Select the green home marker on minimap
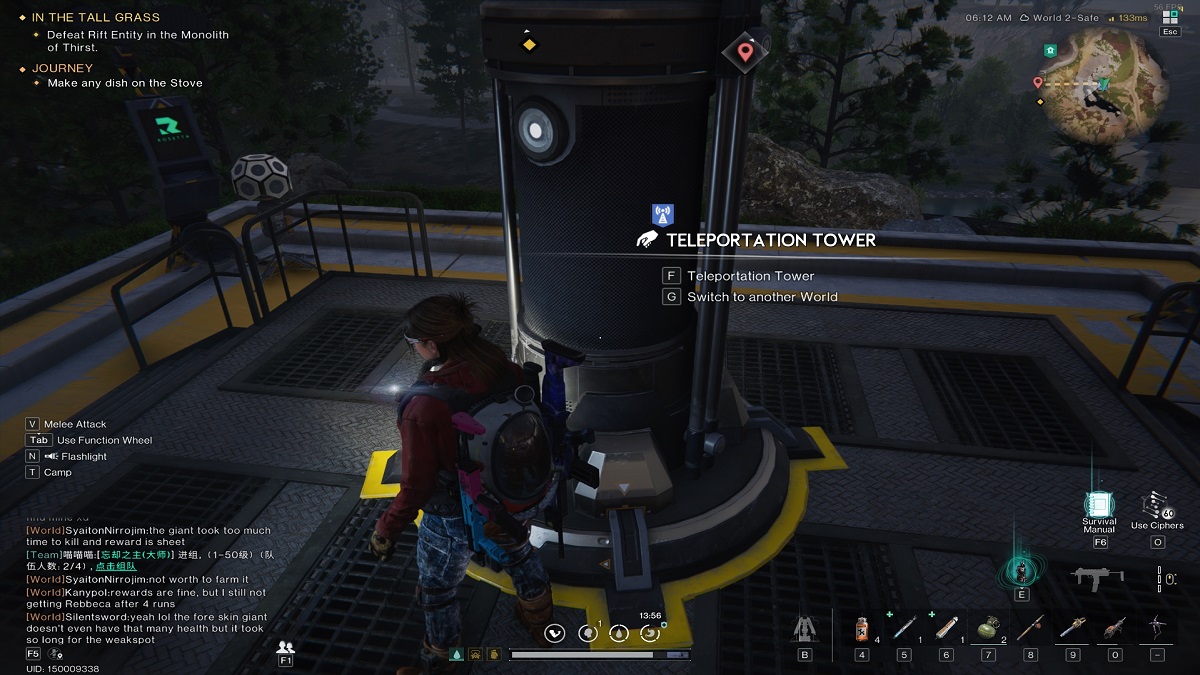The width and height of the screenshot is (1200, 675). point(1049,50)
